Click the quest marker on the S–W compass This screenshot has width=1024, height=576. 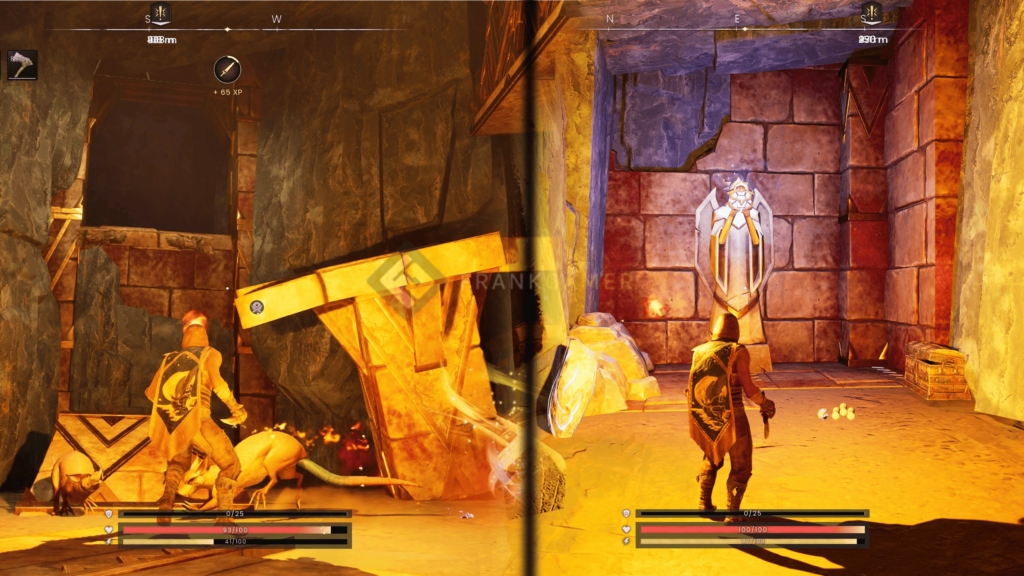[160, 13]
